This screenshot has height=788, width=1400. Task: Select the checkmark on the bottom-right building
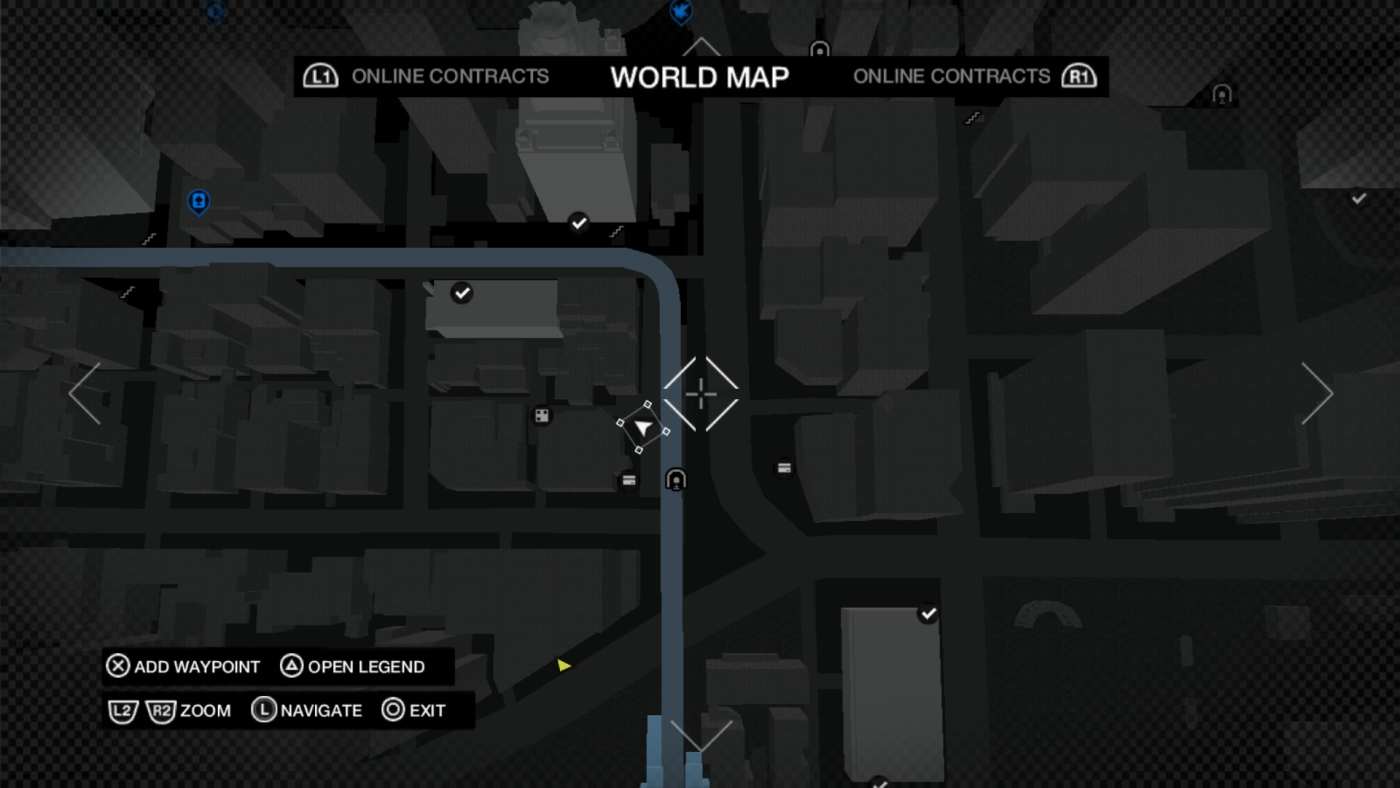[928, 613]
